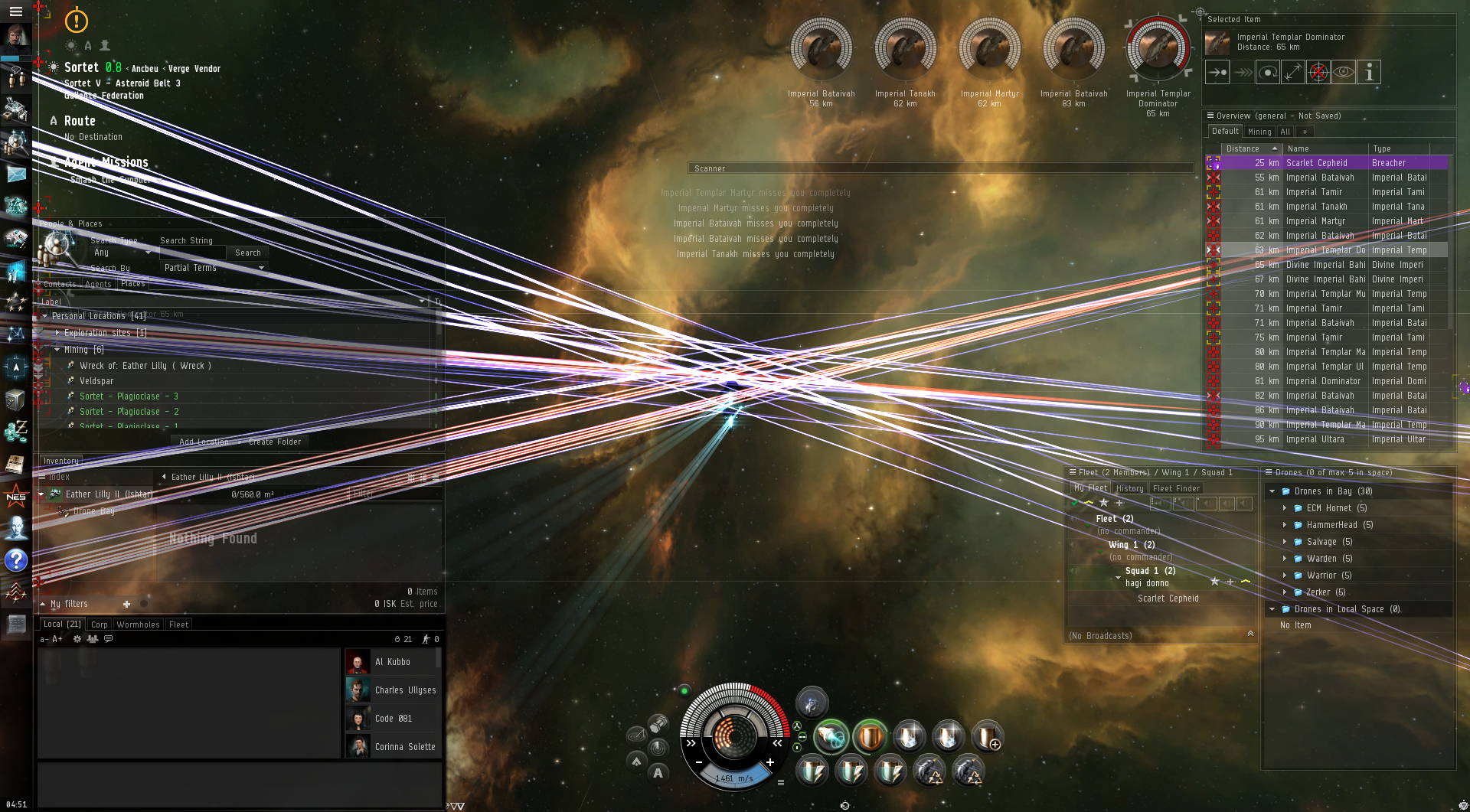Select Scarlet Cepheid in the overview list
Image resolution: width=1470 pixels, height=812 pixels.
1316,163
